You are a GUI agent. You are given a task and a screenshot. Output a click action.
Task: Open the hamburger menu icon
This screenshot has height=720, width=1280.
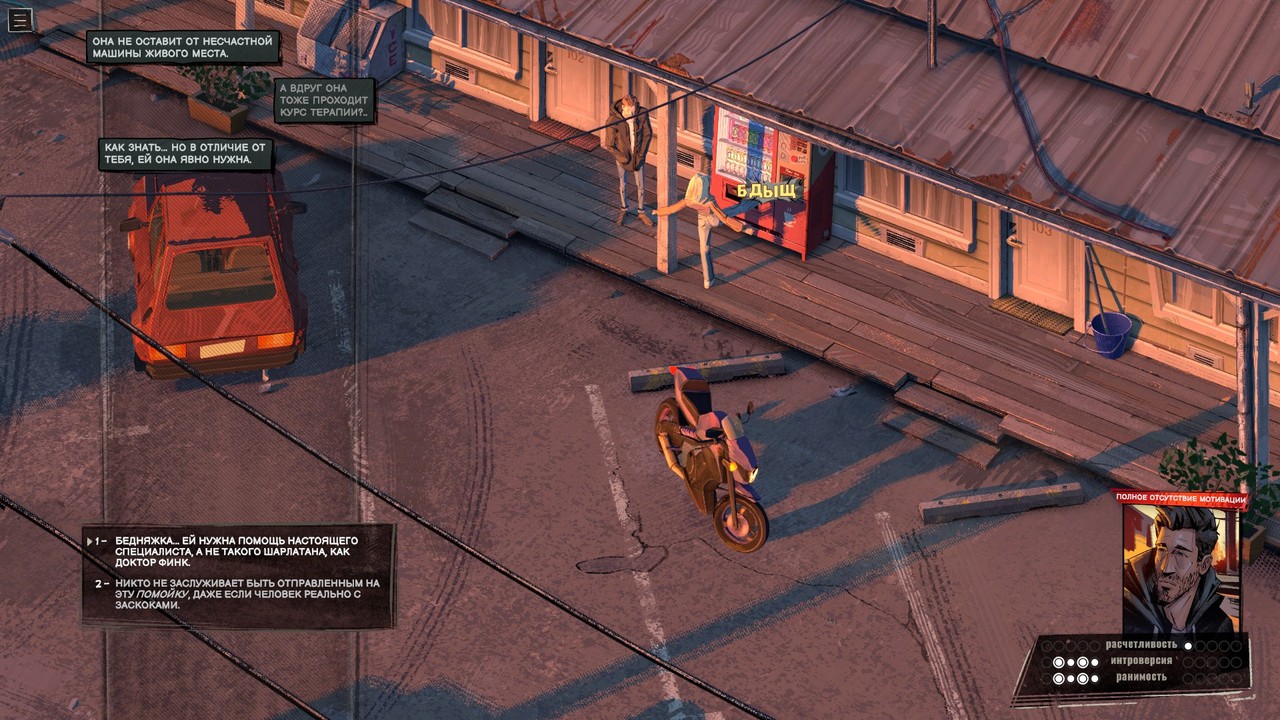pos(20,20)
